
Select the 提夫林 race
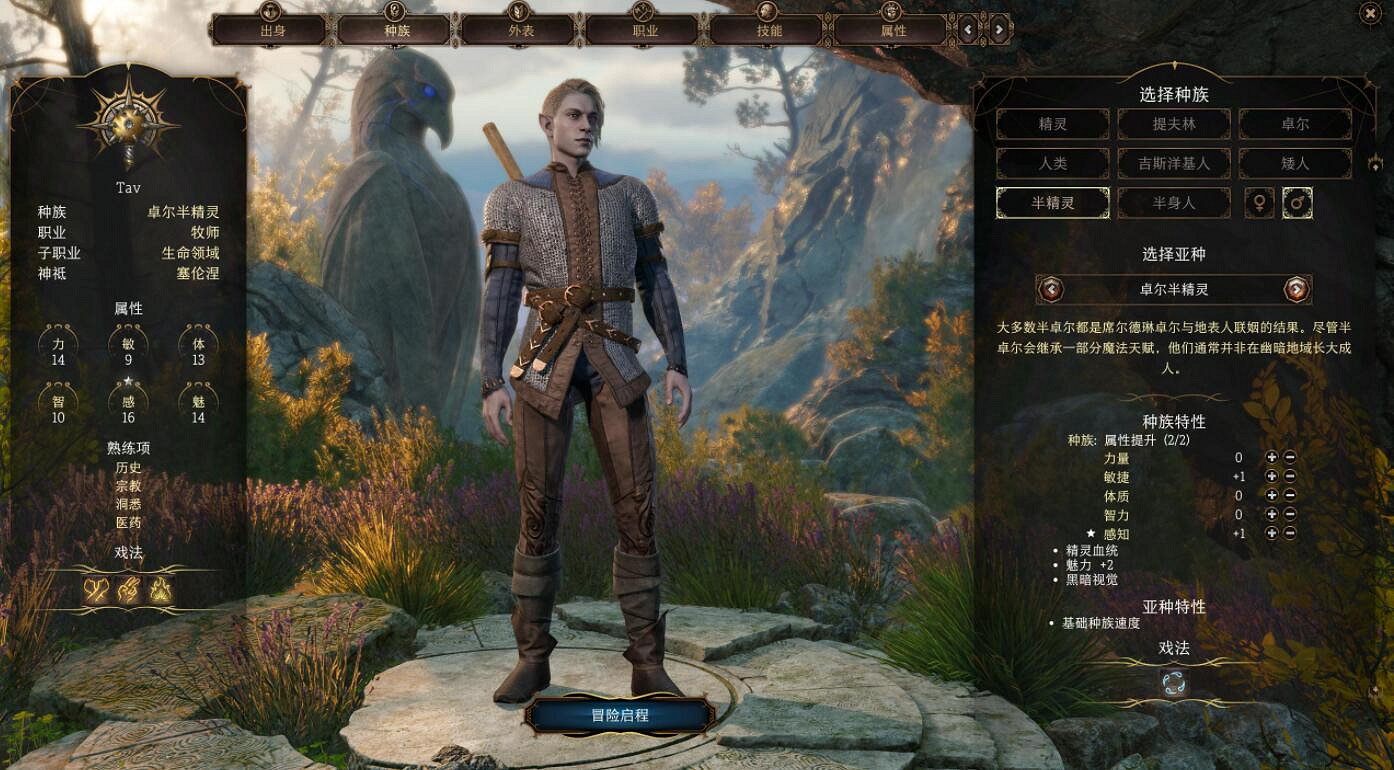pos(1174,124)
